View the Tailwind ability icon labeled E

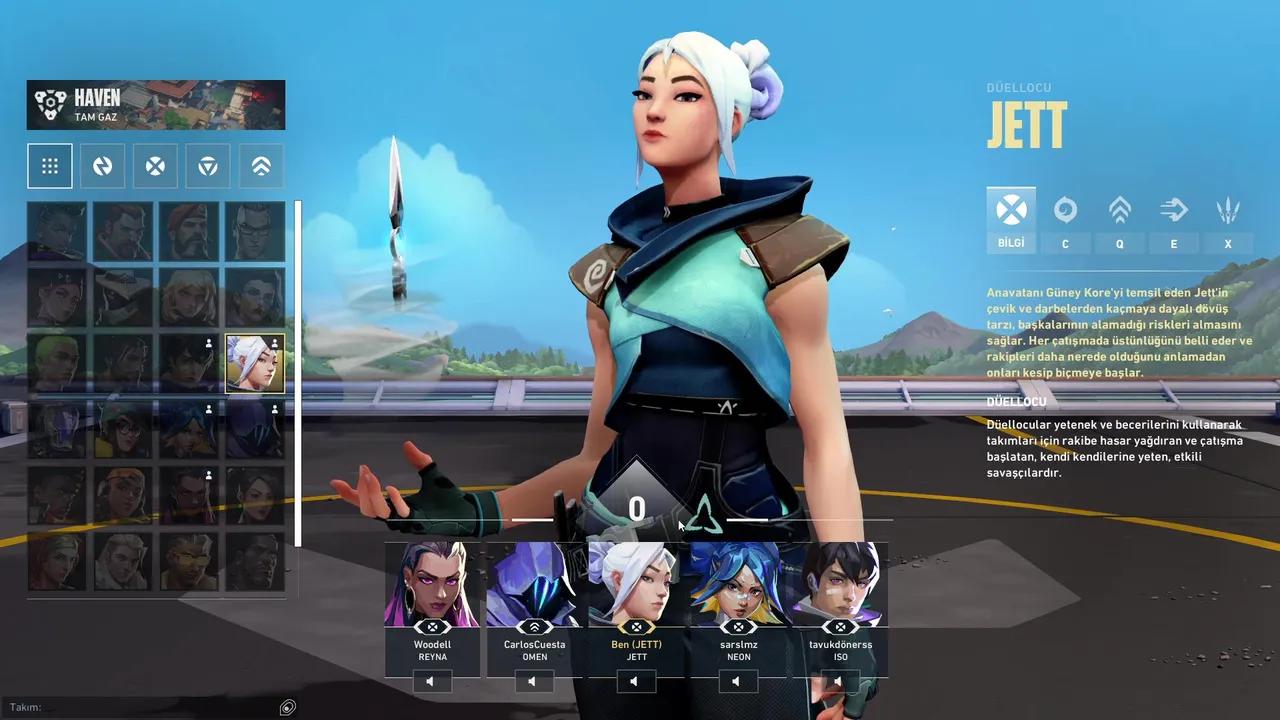[1173, 211]
